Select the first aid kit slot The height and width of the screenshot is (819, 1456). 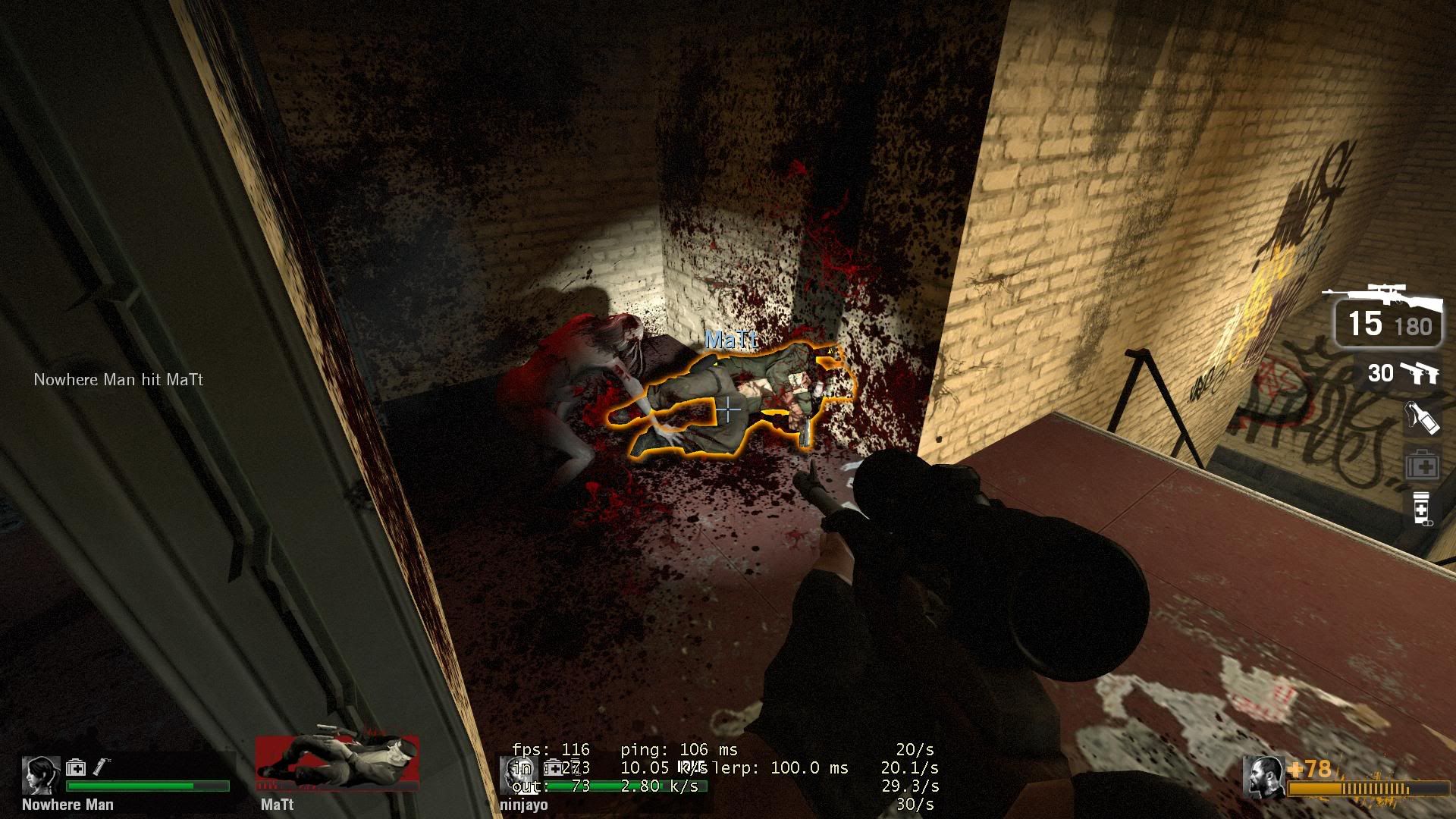pos(1422,466)
